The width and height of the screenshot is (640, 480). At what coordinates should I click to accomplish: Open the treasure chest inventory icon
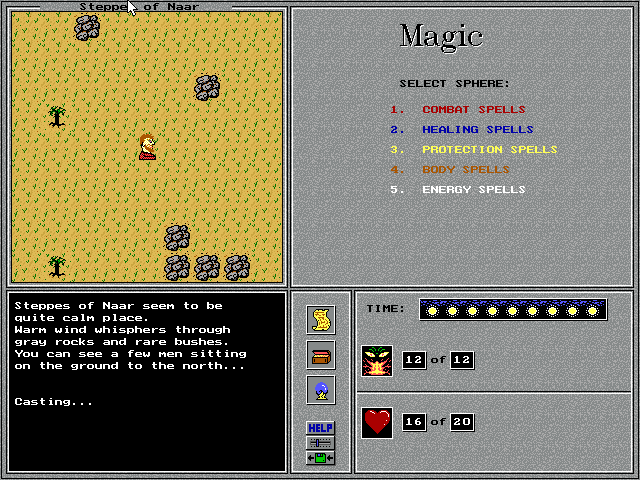point(321,355)
